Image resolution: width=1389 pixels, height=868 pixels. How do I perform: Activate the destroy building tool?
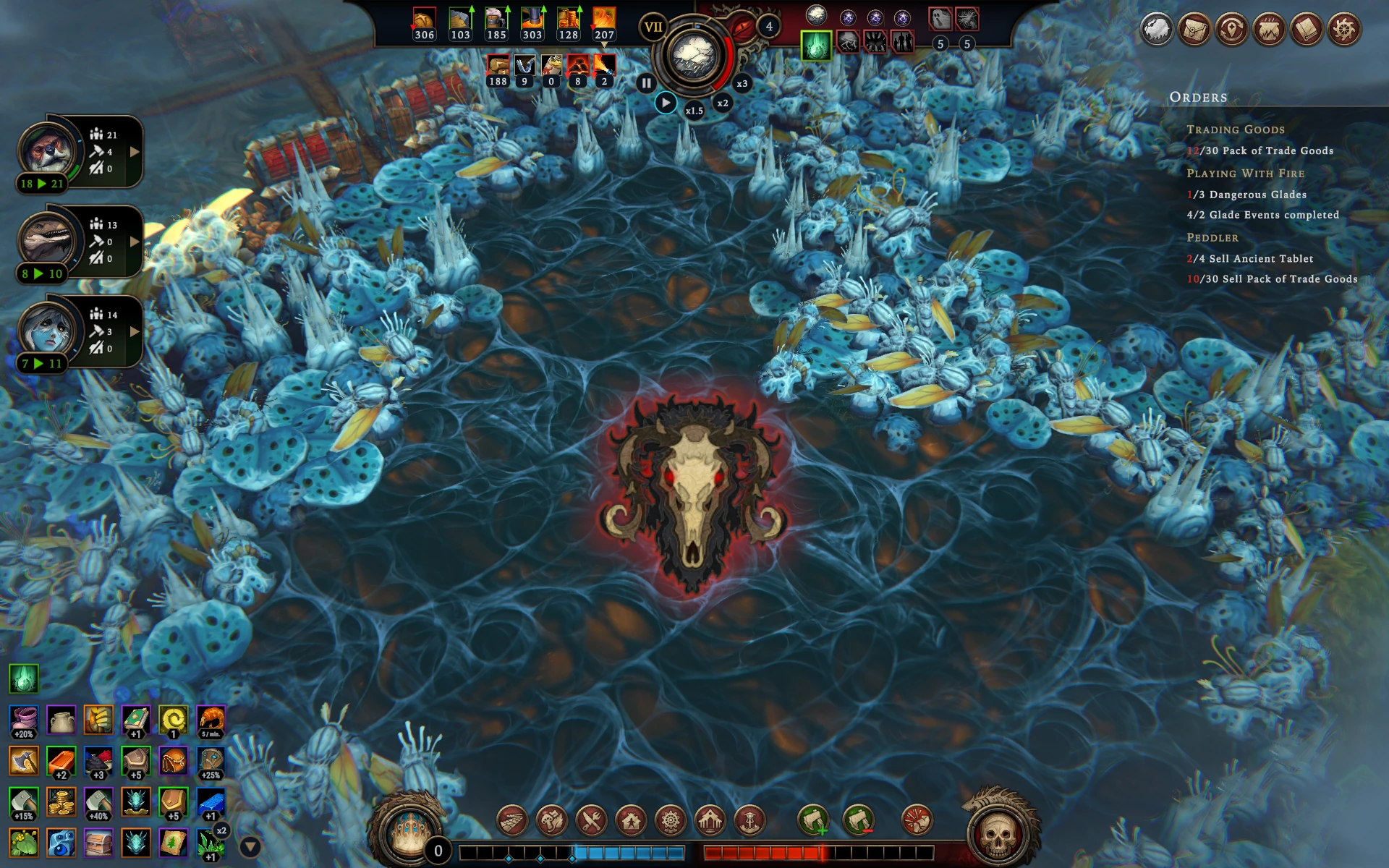[x=917, y=821]
